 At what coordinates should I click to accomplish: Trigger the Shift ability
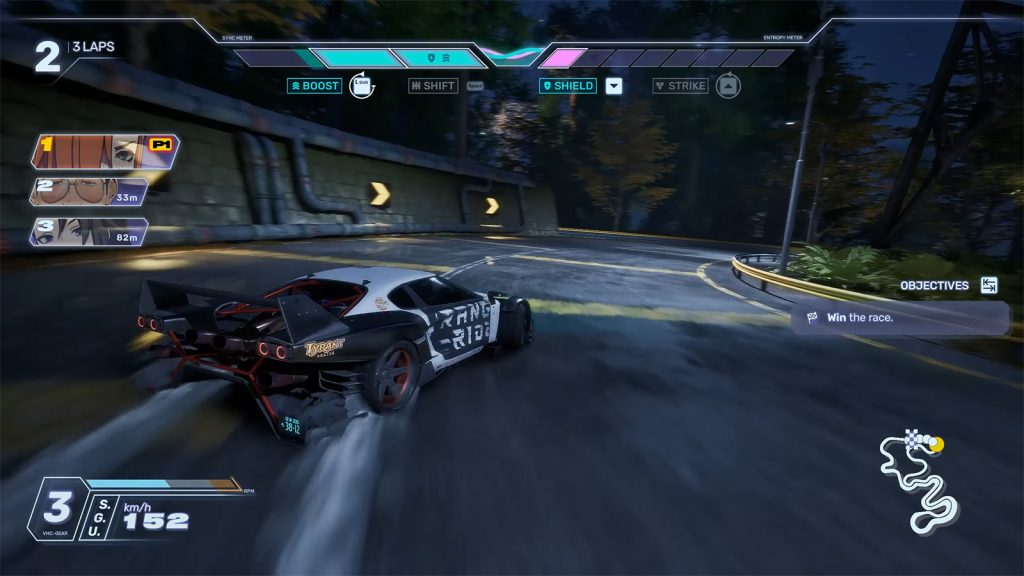(x=433, y=86)
